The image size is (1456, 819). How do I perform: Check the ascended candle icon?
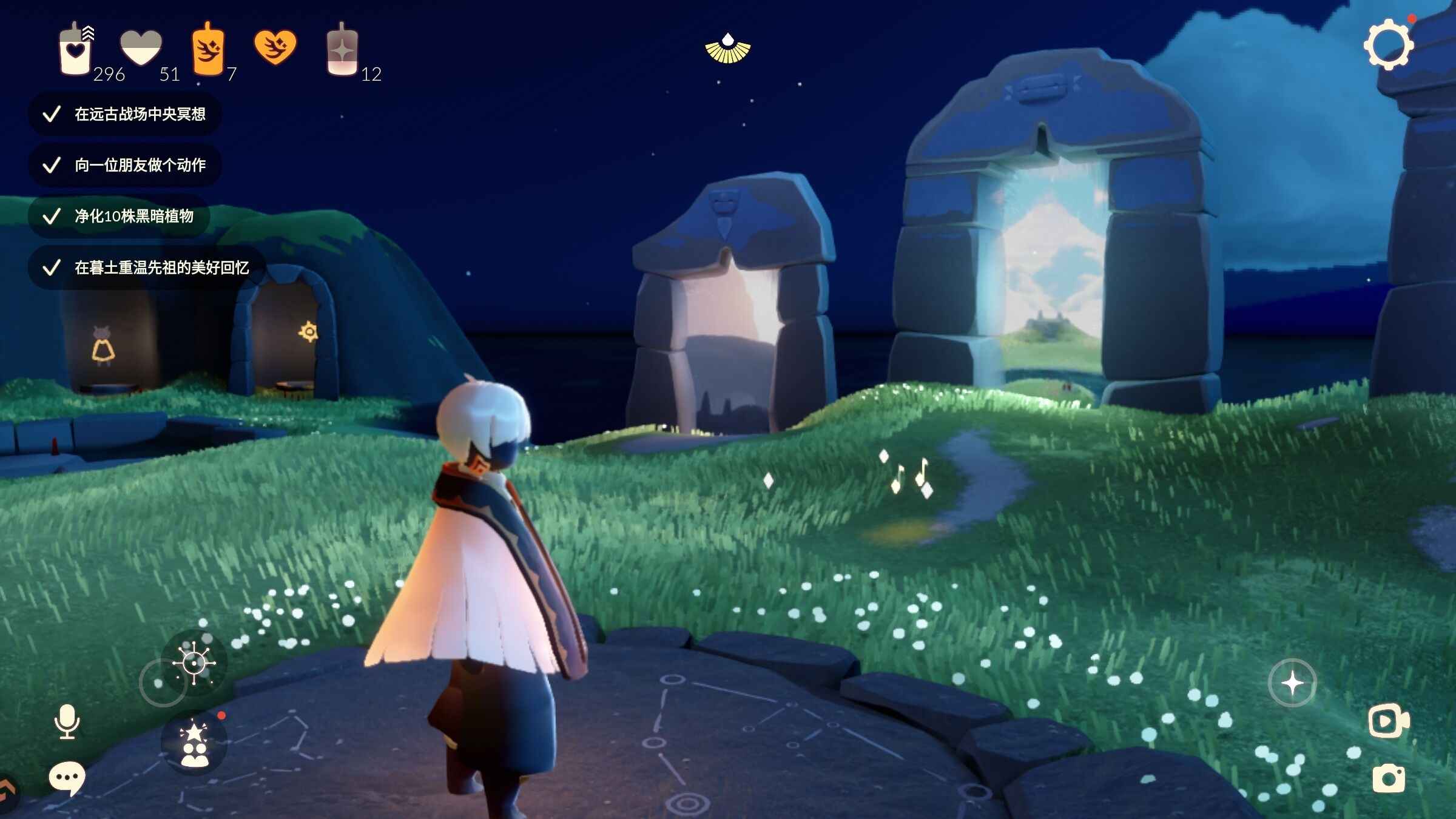(342, 51)
